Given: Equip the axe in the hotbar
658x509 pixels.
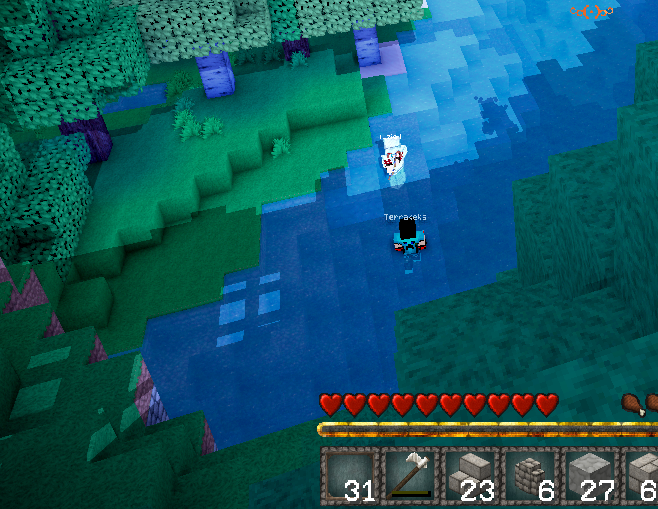Looking at the screenshot, I should [410, 474].
